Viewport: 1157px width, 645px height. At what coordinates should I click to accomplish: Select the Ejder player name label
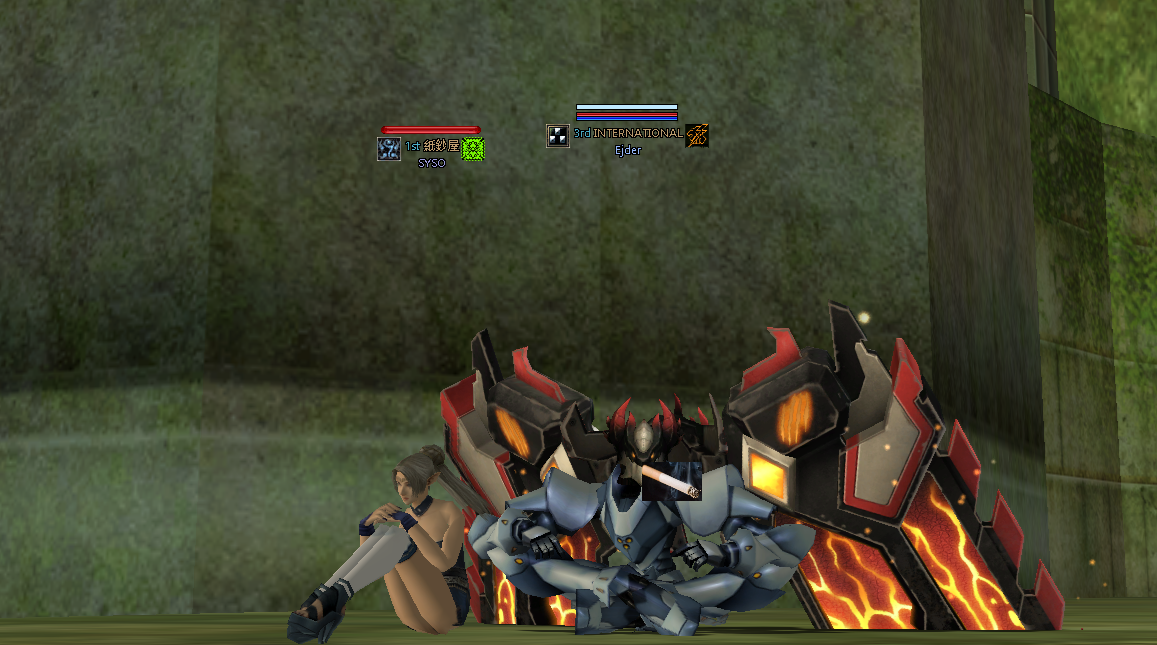(628, 151)
